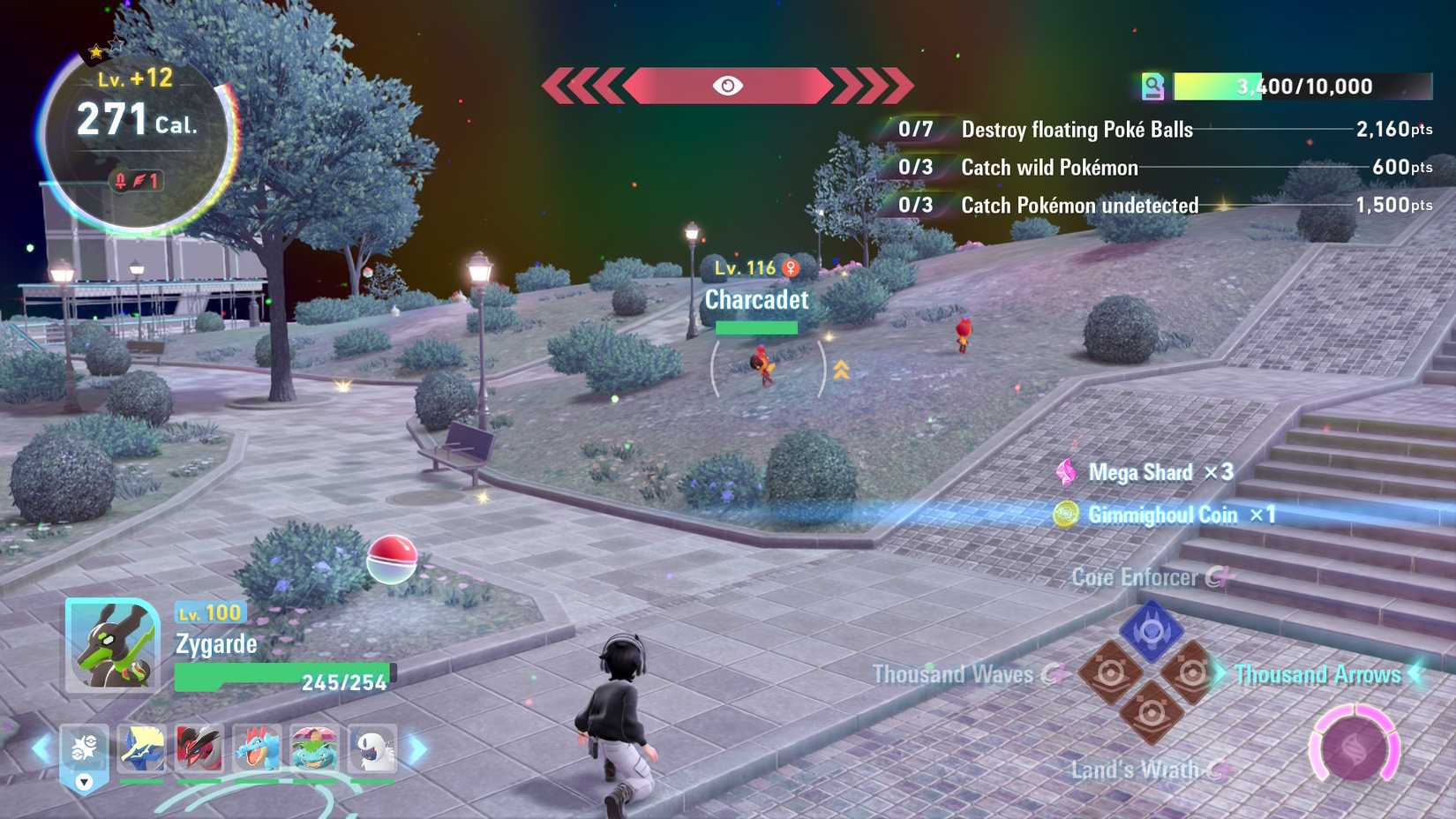Screen dimensions: 1456x819
Task: Click the Mega Shard pickup icon
Action: click(x=1068, y=473)
